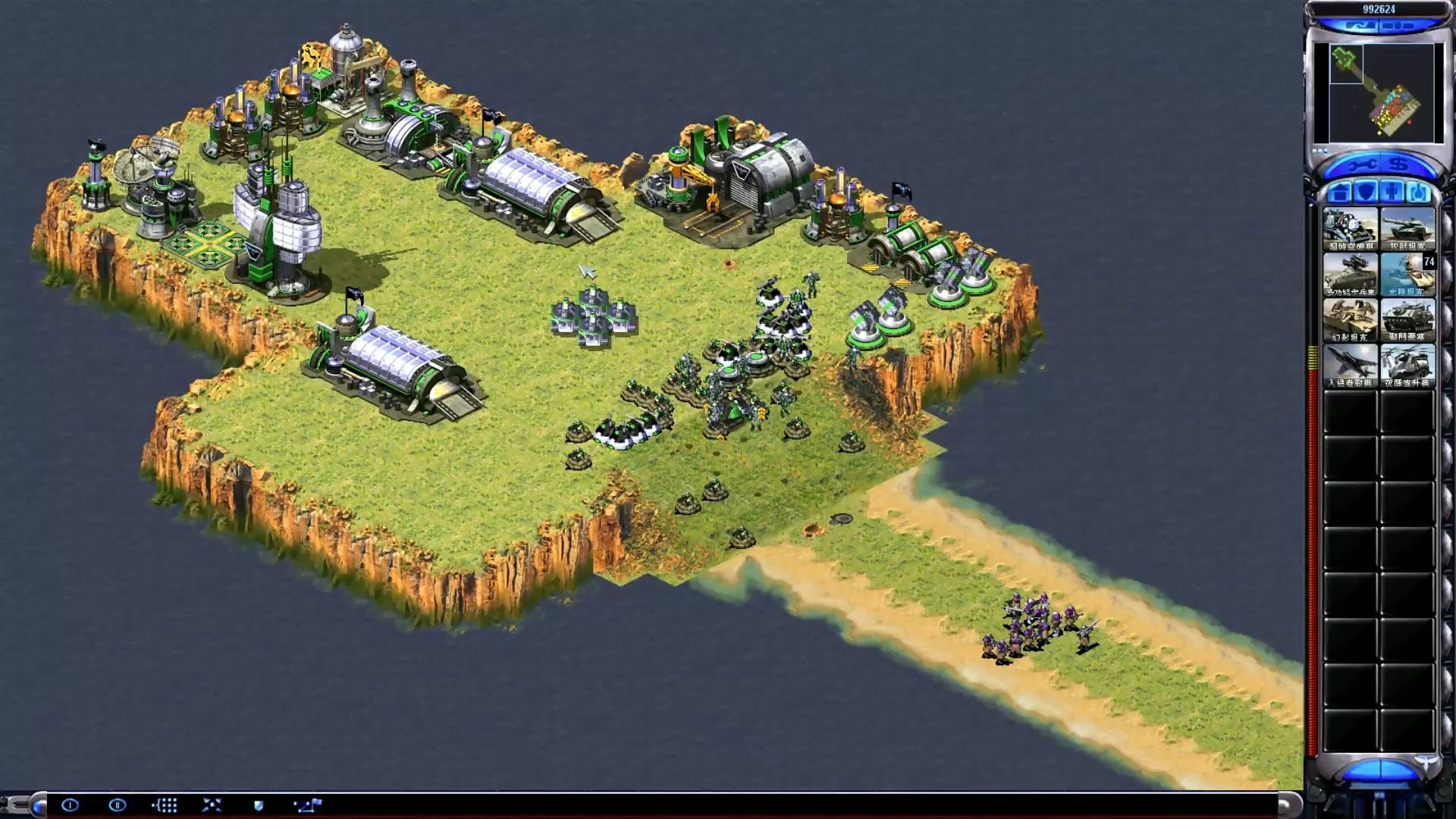Activate the wrench repair button
1456x819 pixels.
click(1361, 165)
